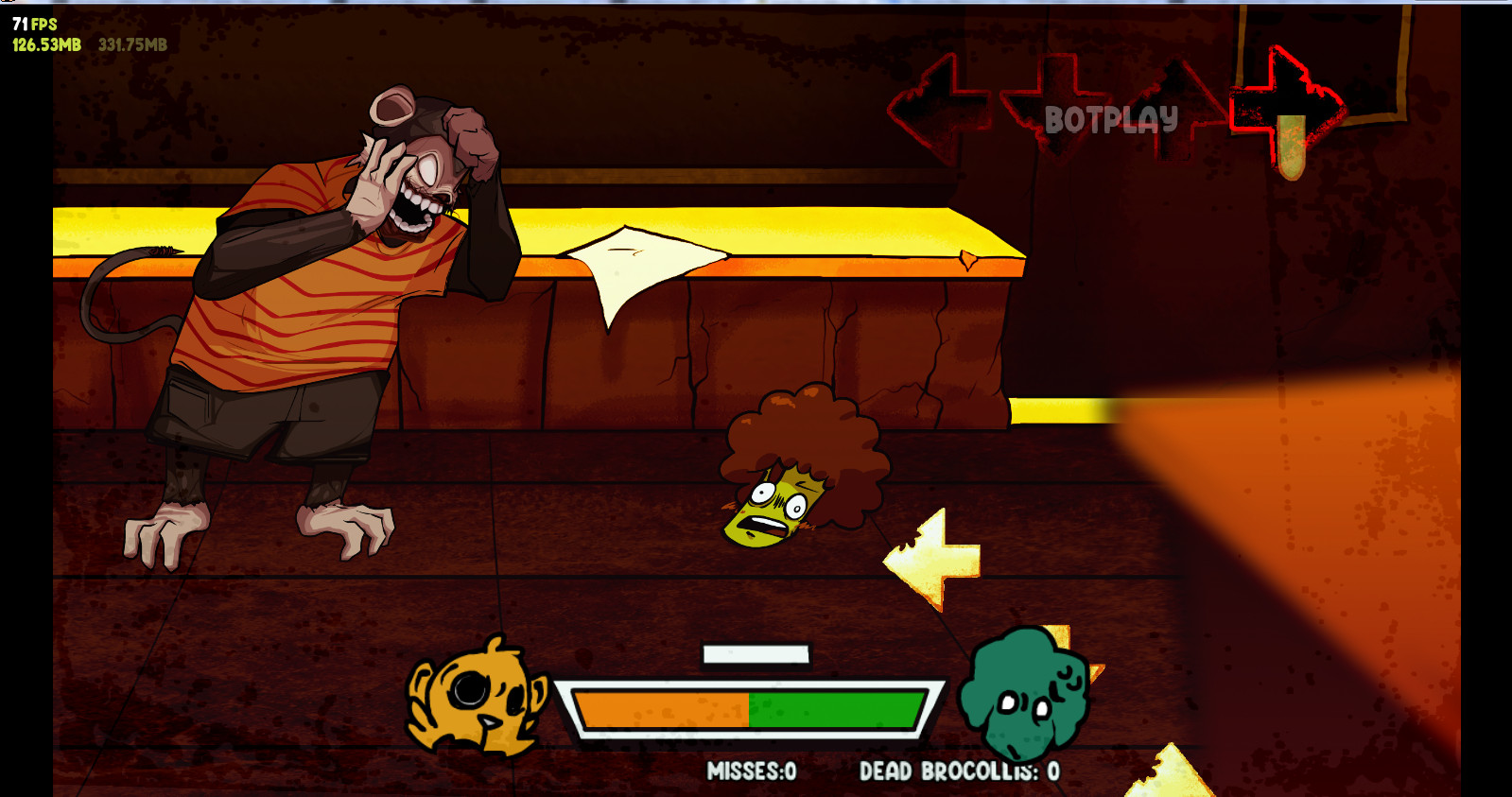Select the orange player icon on the health bar
The width and height of the screenshot is (1512, 797).
478,700
